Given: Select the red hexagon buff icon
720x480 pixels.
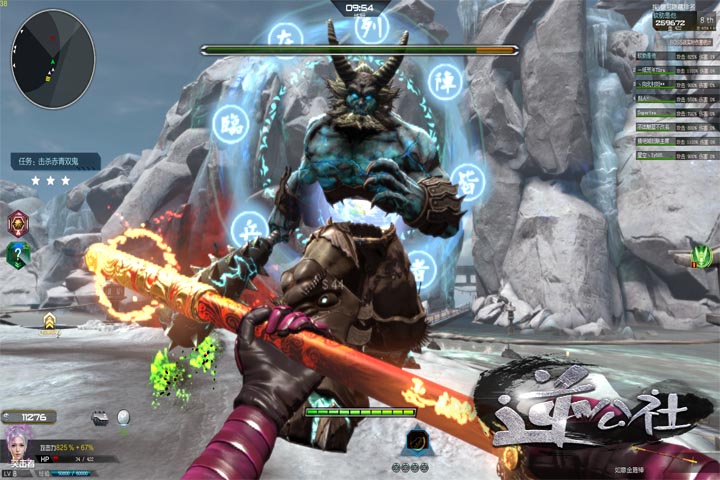Looking at the screenshot, I should (18, 223).
